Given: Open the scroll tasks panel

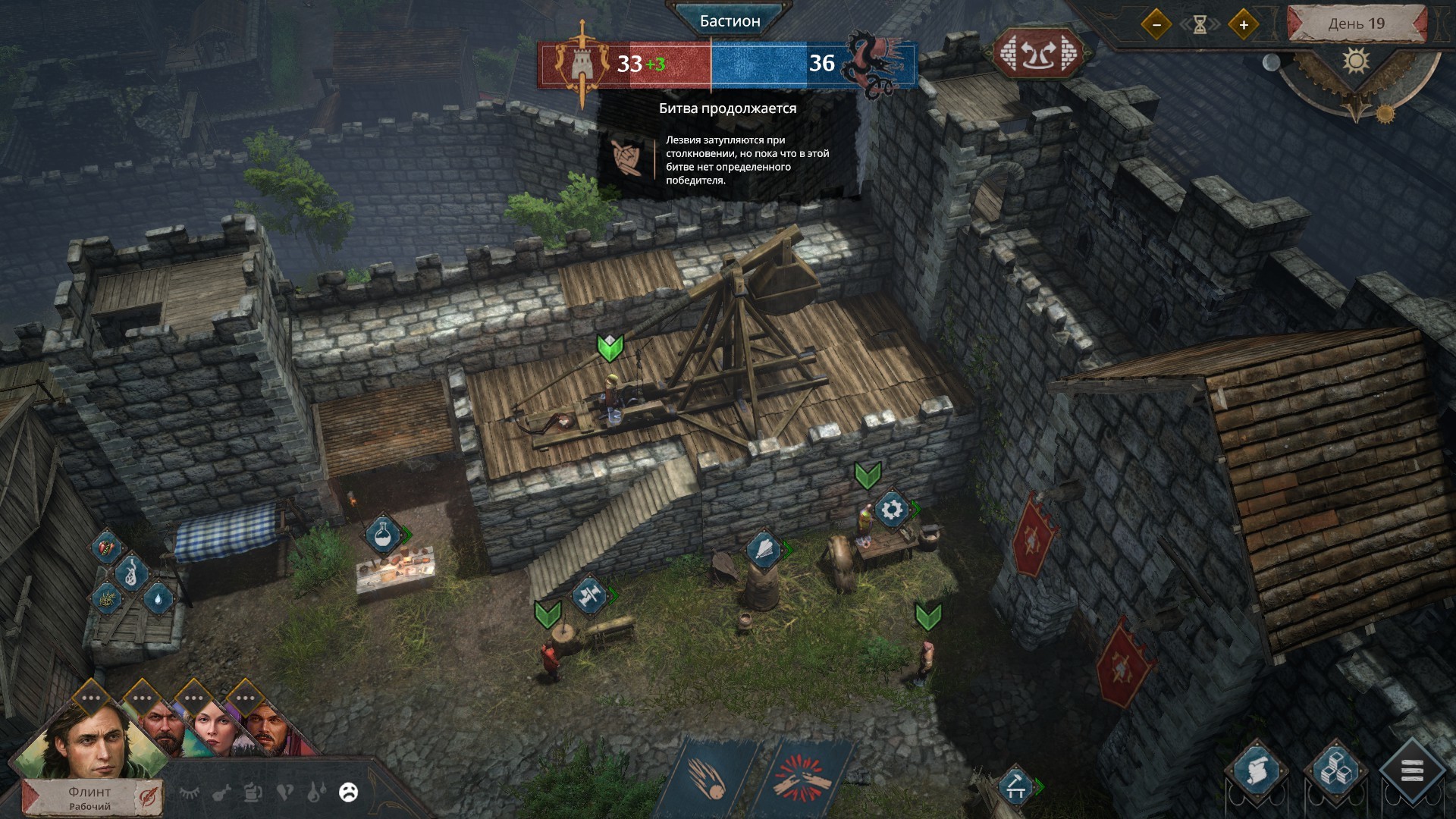Looking at the screenshot, I should pyautogui.click(x=1256, y=771).
